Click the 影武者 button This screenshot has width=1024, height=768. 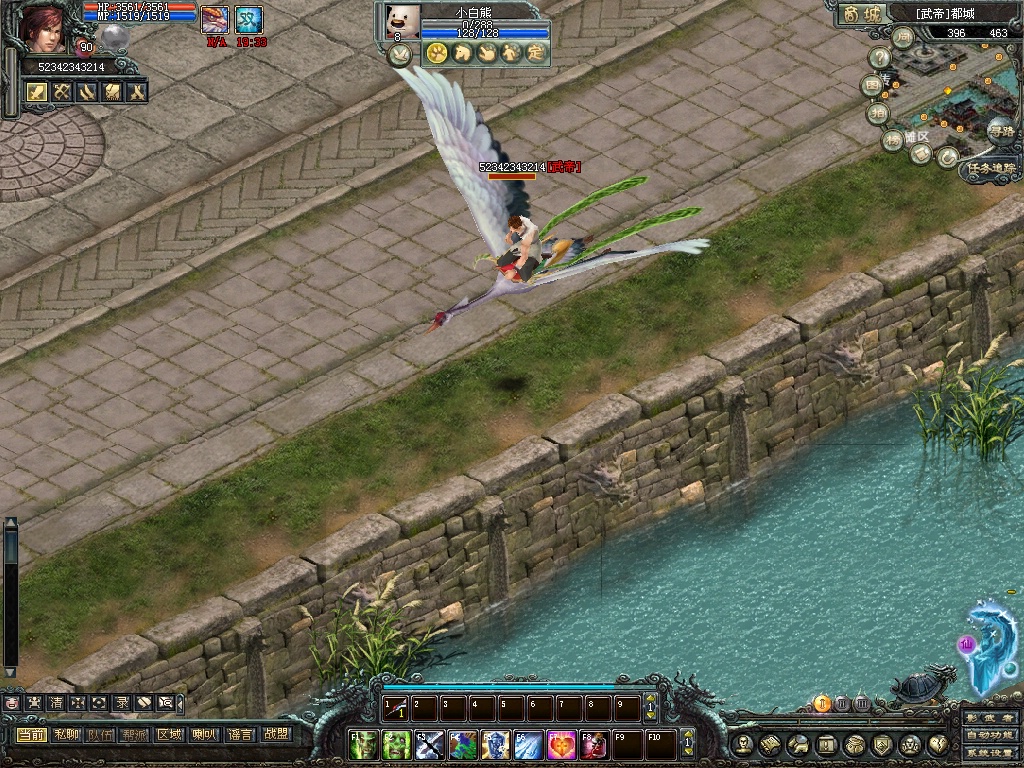pos(990,718)
